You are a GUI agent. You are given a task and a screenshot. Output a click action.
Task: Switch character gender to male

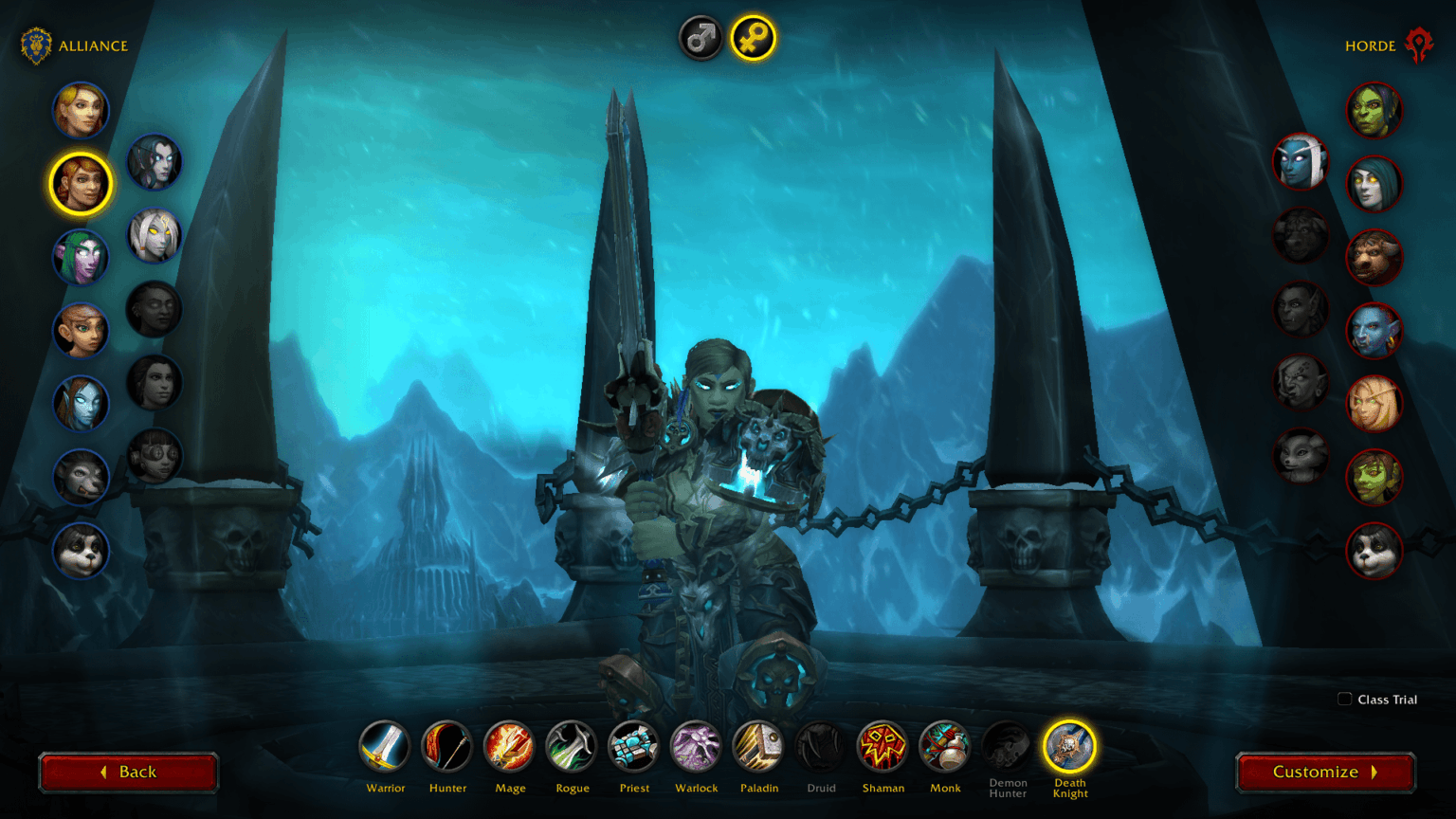coord(701,37)
